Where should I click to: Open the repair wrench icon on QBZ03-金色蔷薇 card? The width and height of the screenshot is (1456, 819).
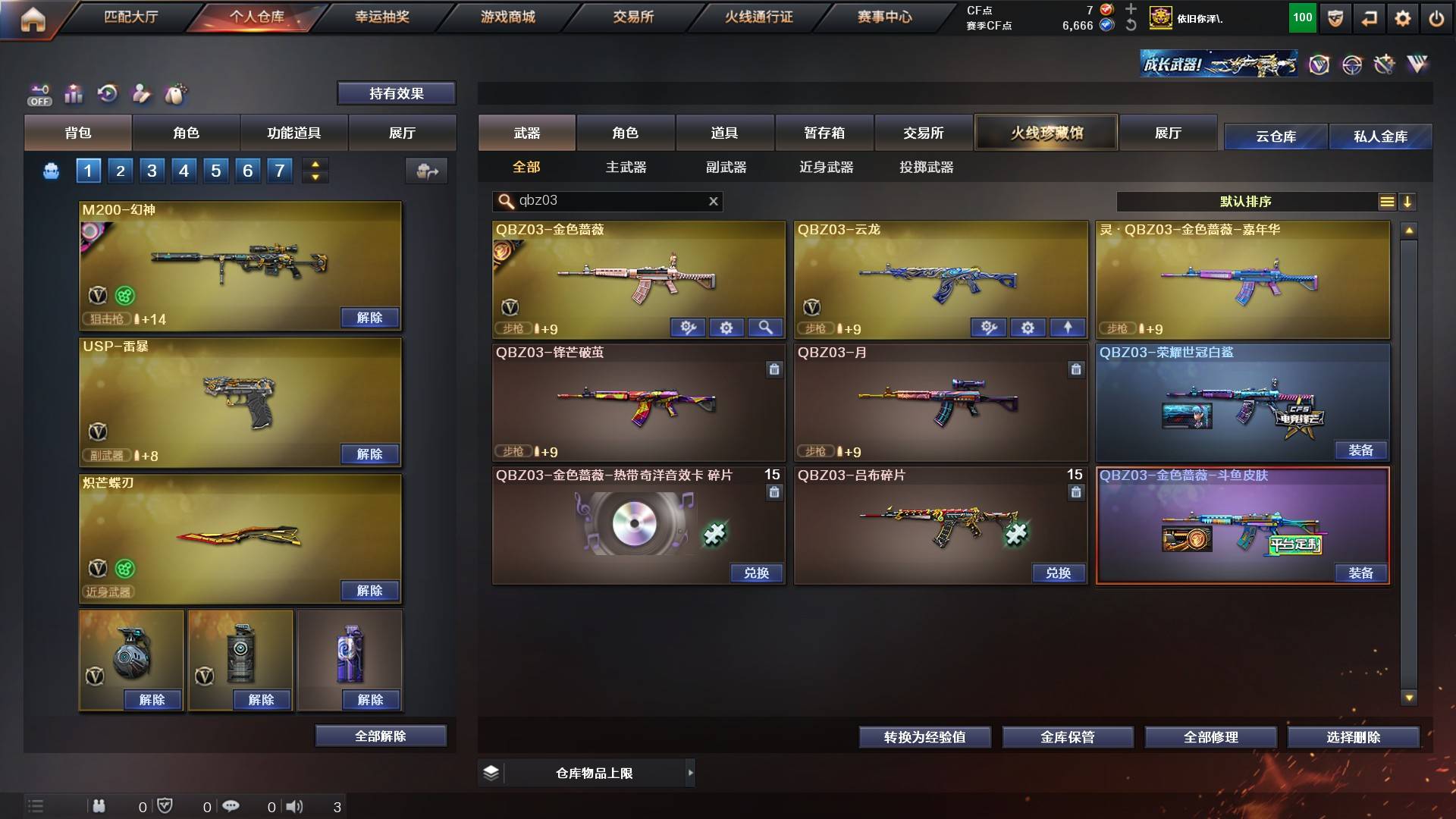point(688,328)
